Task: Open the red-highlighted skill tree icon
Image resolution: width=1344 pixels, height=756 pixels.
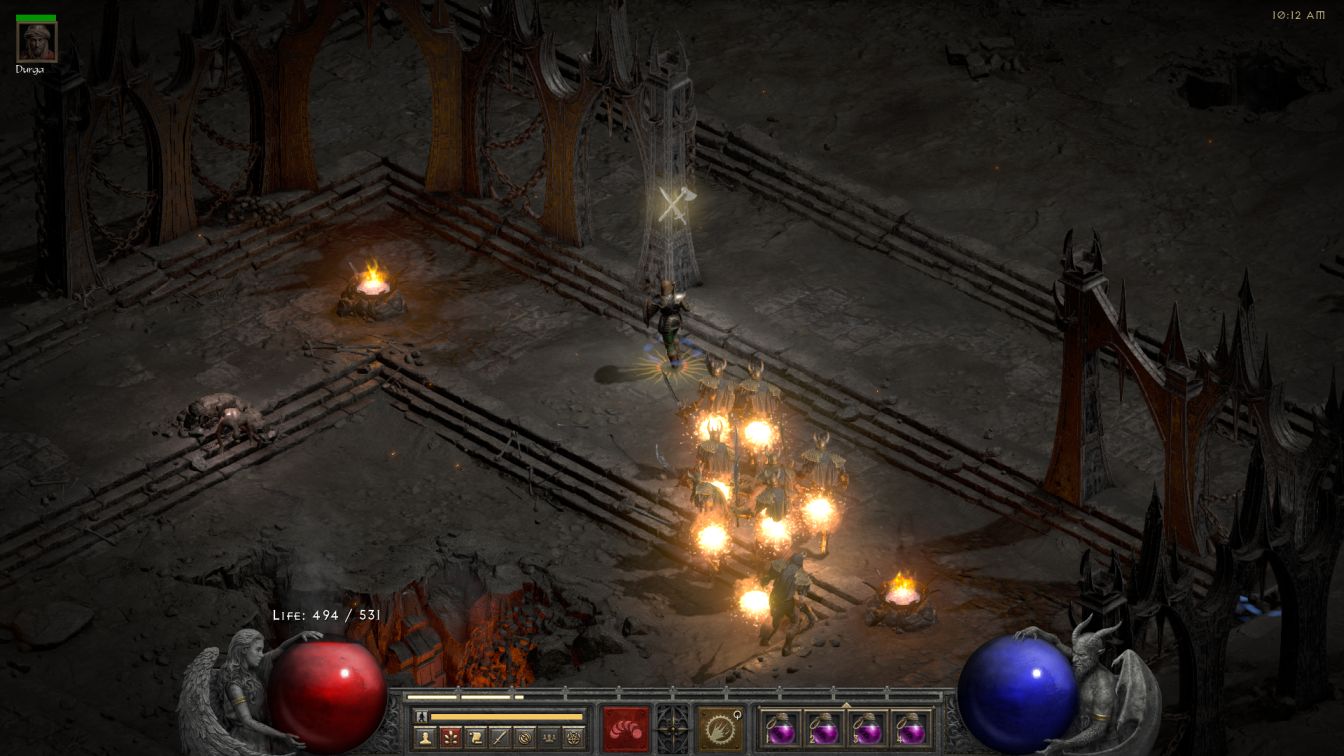Action: pyautogui.click(x=449, y=737)
